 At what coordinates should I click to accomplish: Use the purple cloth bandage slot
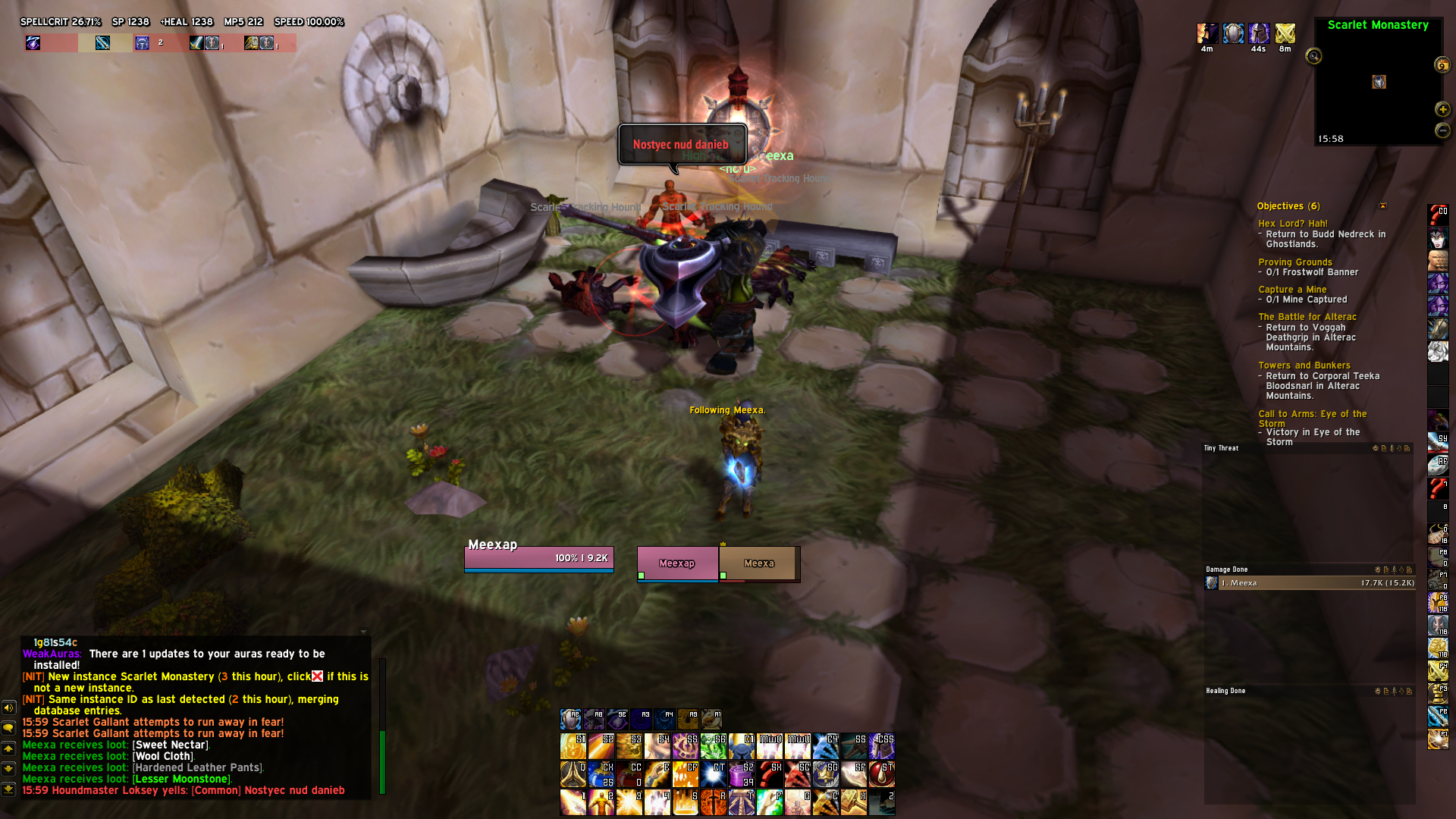click(741, 775)
